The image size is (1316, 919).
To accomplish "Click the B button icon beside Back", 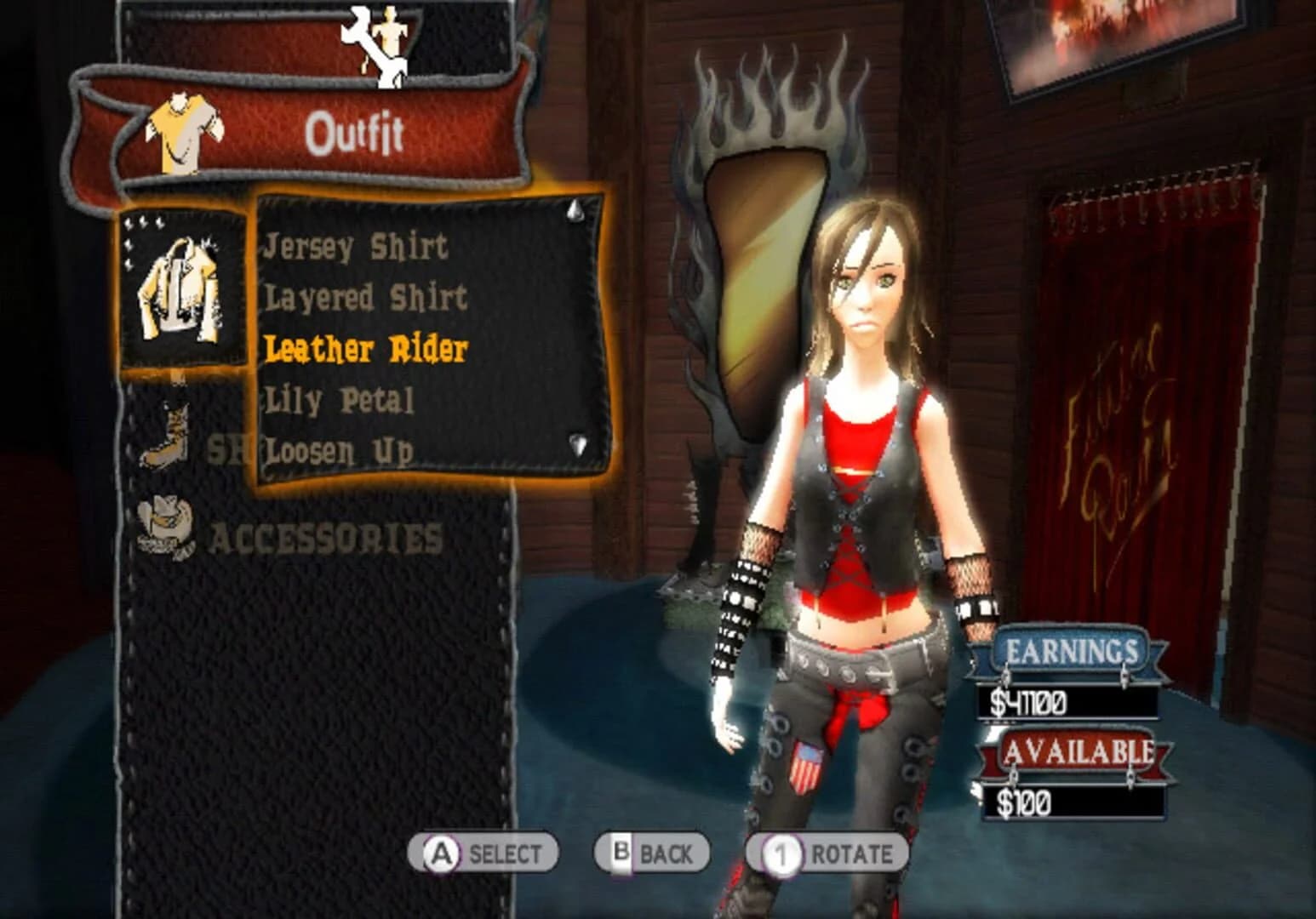I will (622, 849).
